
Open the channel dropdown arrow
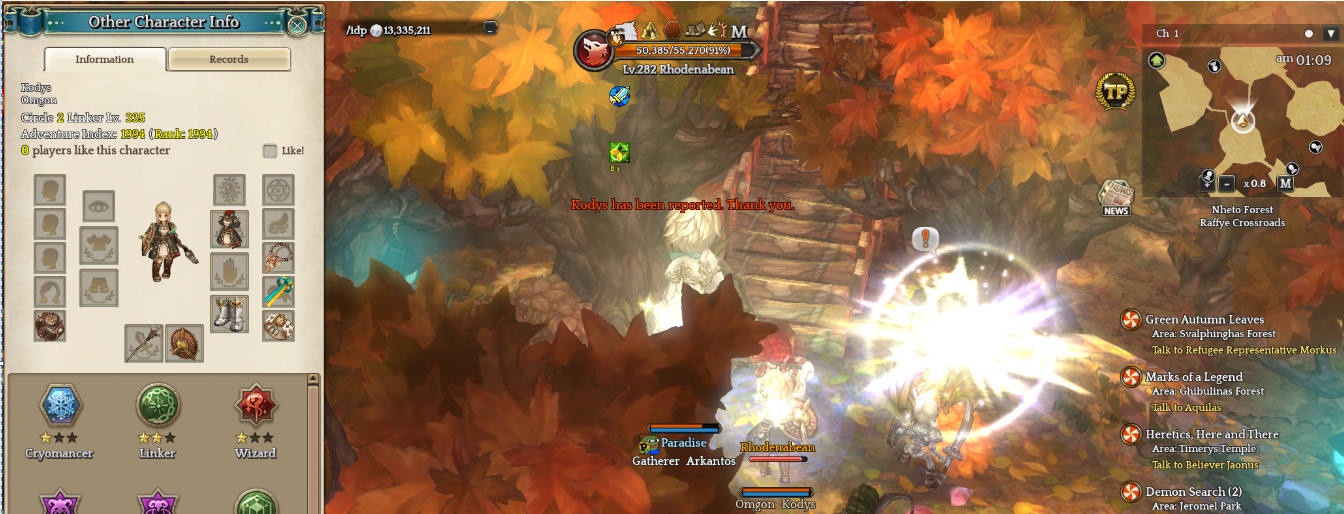(1330, 34)
